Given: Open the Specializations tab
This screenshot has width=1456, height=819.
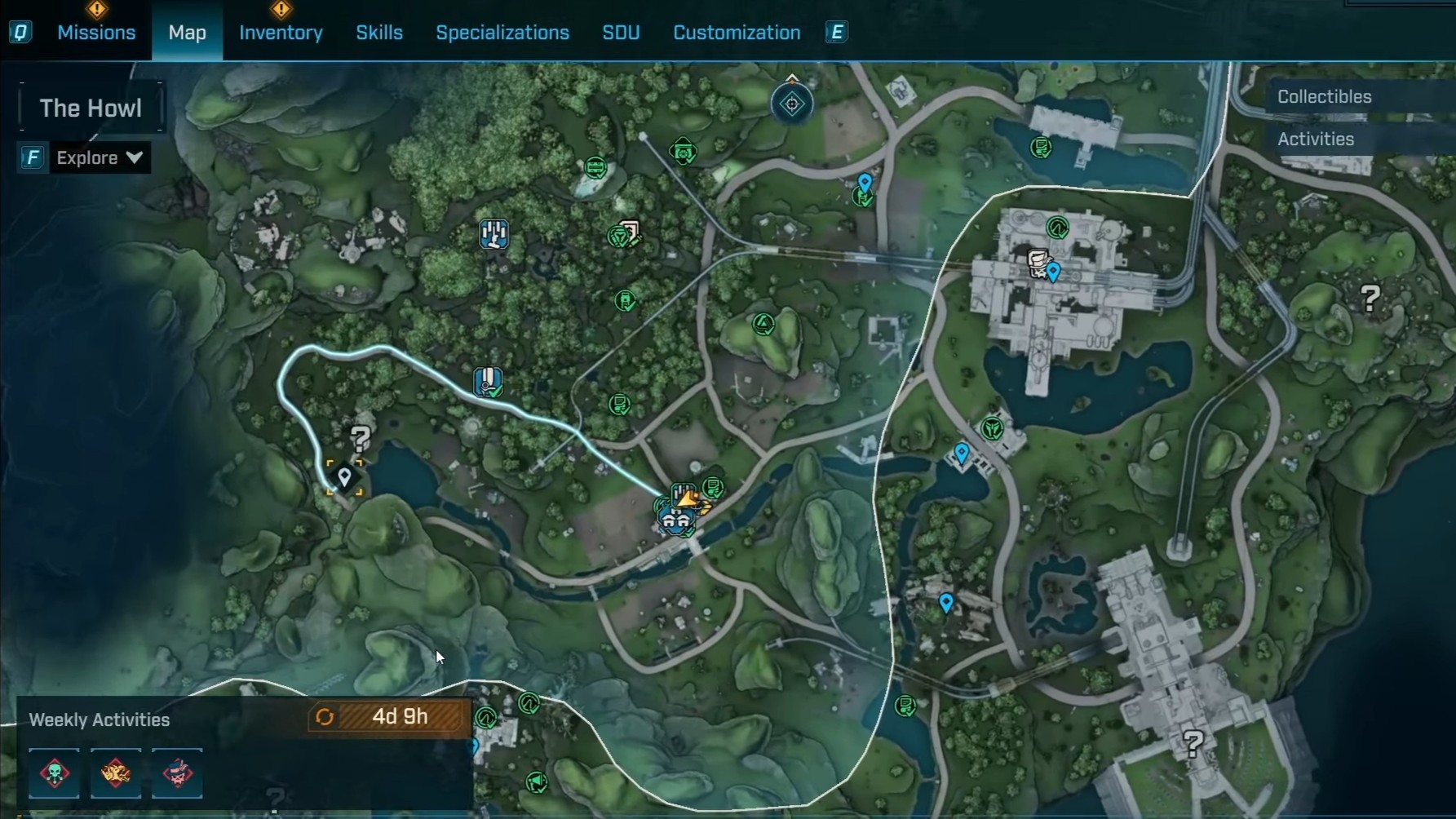Looking at the screenshot, I should [502, 33].
